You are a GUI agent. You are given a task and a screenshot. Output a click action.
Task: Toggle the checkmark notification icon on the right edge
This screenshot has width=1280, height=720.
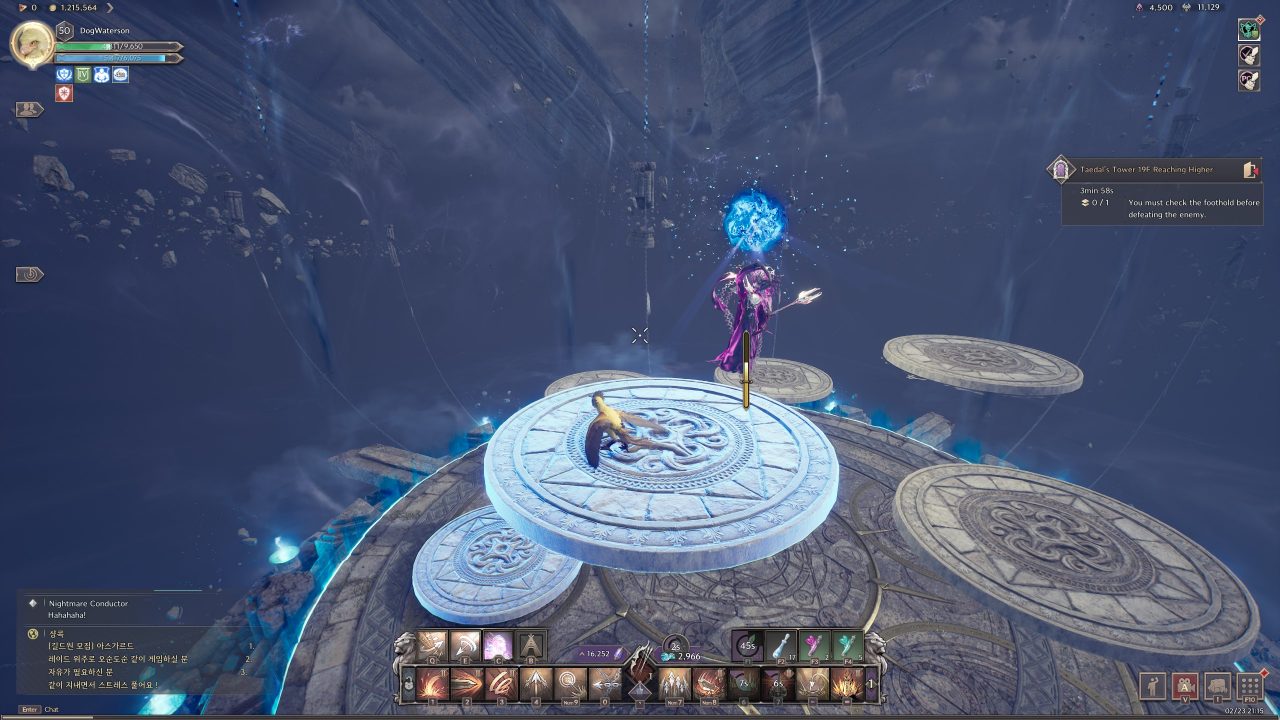pyautogui.click(x=1249, y=55)
